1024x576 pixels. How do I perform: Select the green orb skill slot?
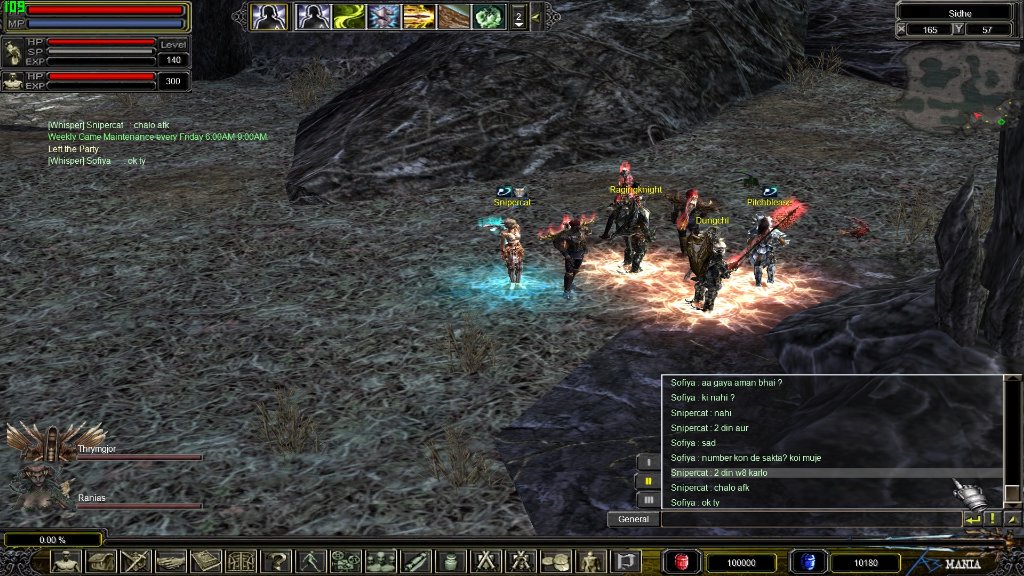489,16
